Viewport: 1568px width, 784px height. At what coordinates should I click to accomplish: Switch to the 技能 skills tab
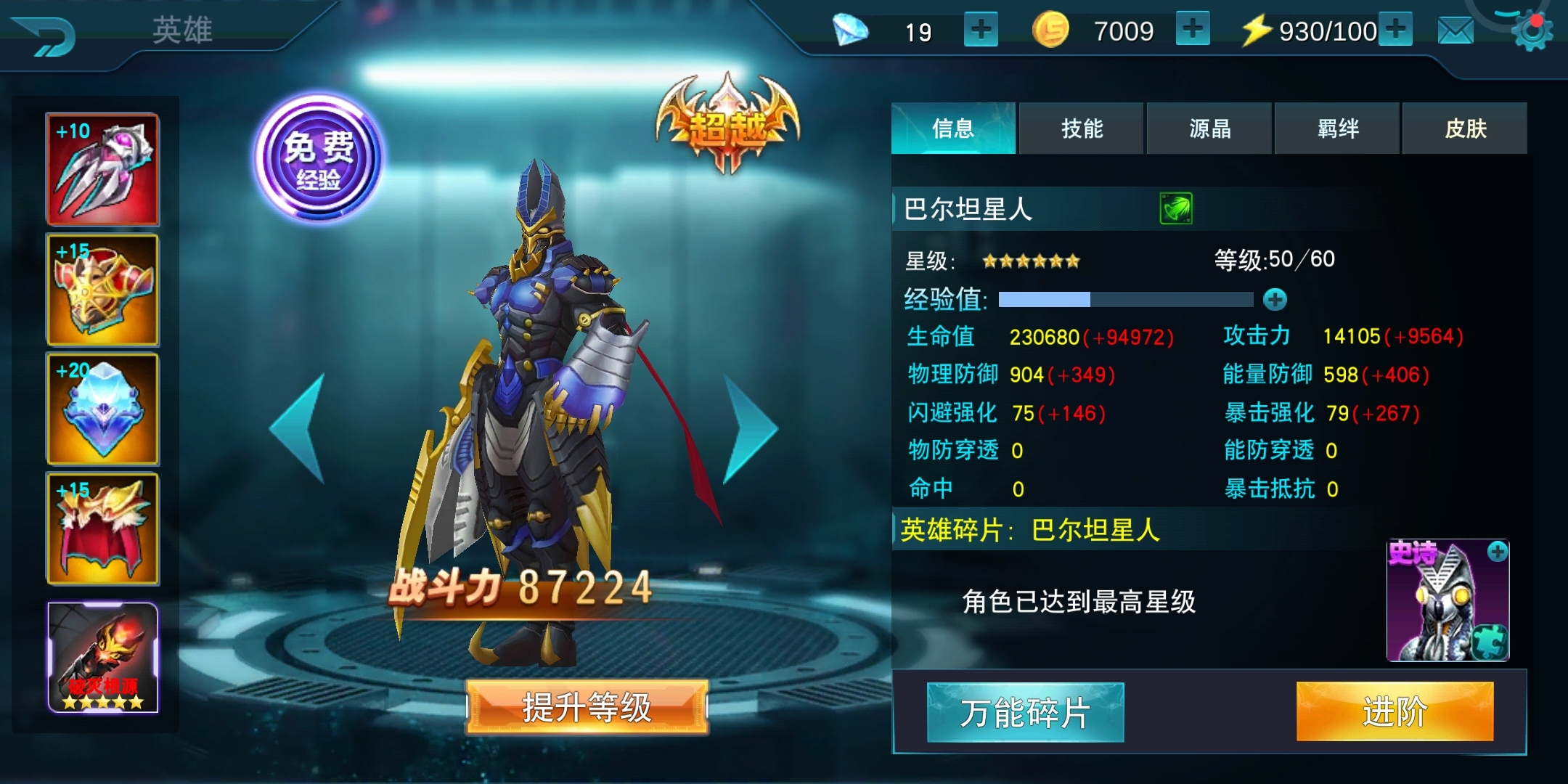[1080, 128]
